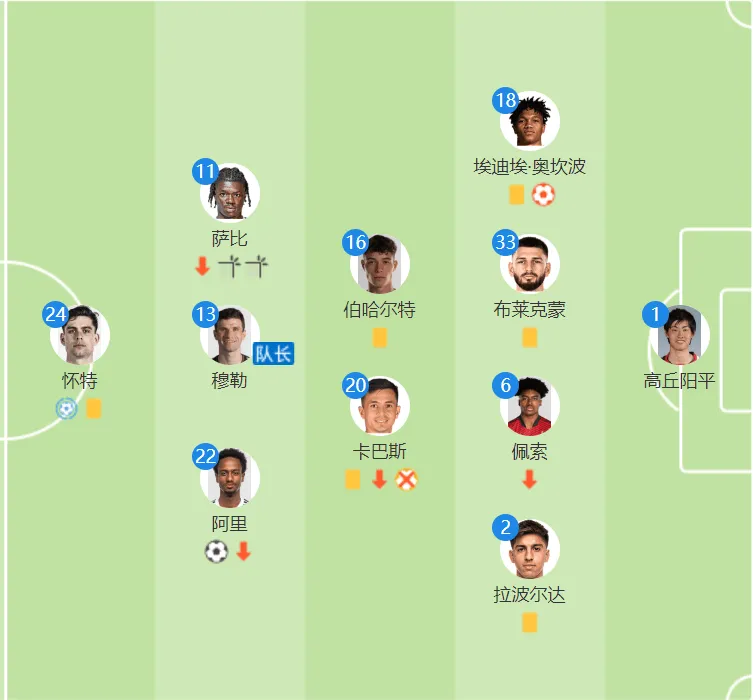The width and height of the screenshot is (753, 700).
Task: Select 拉波尔达 number 2 avatar
Action: point(530,550)
